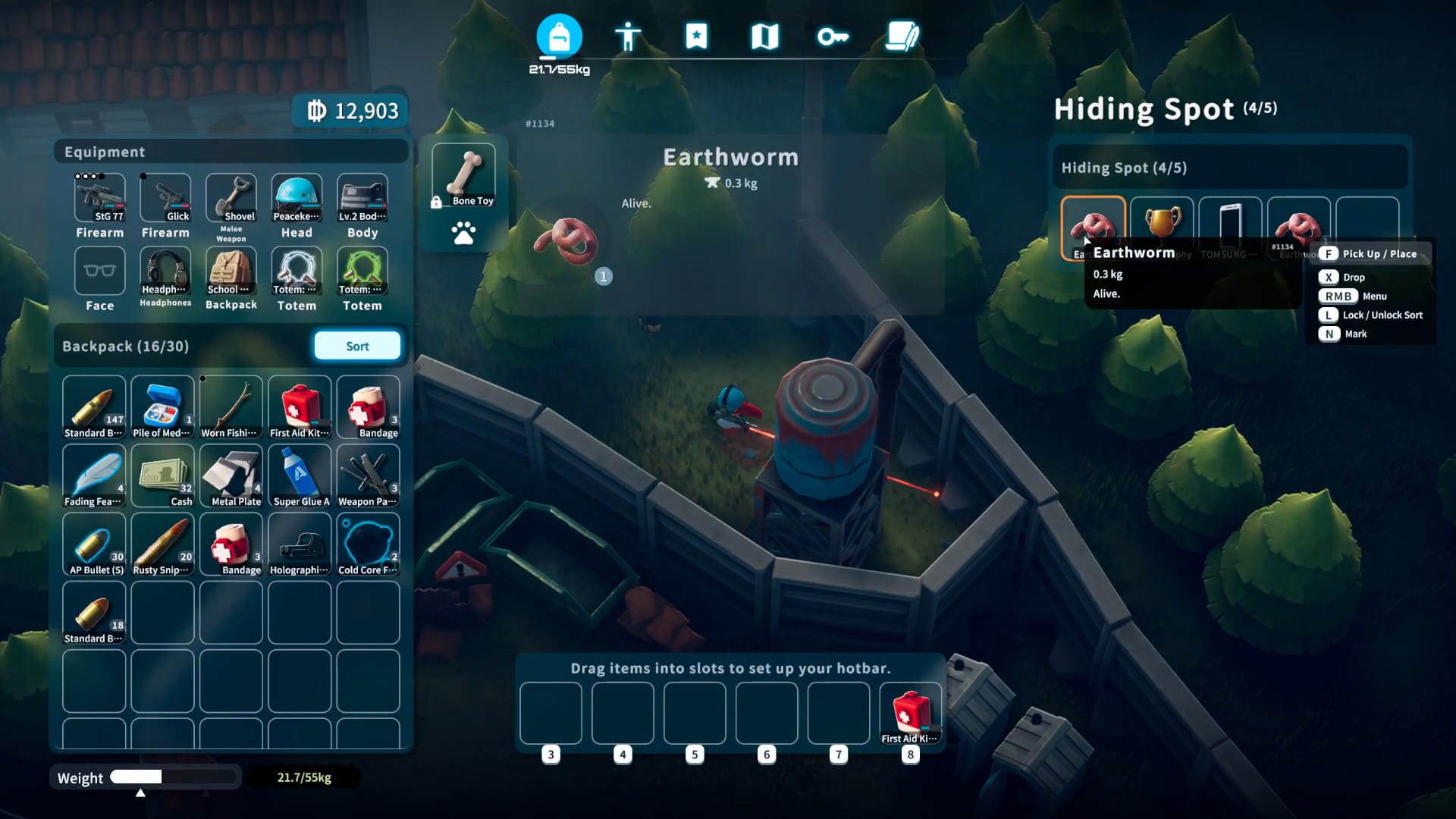Select the Cold Core Fragment item
1456x819 pixels.
pos(368,544)
